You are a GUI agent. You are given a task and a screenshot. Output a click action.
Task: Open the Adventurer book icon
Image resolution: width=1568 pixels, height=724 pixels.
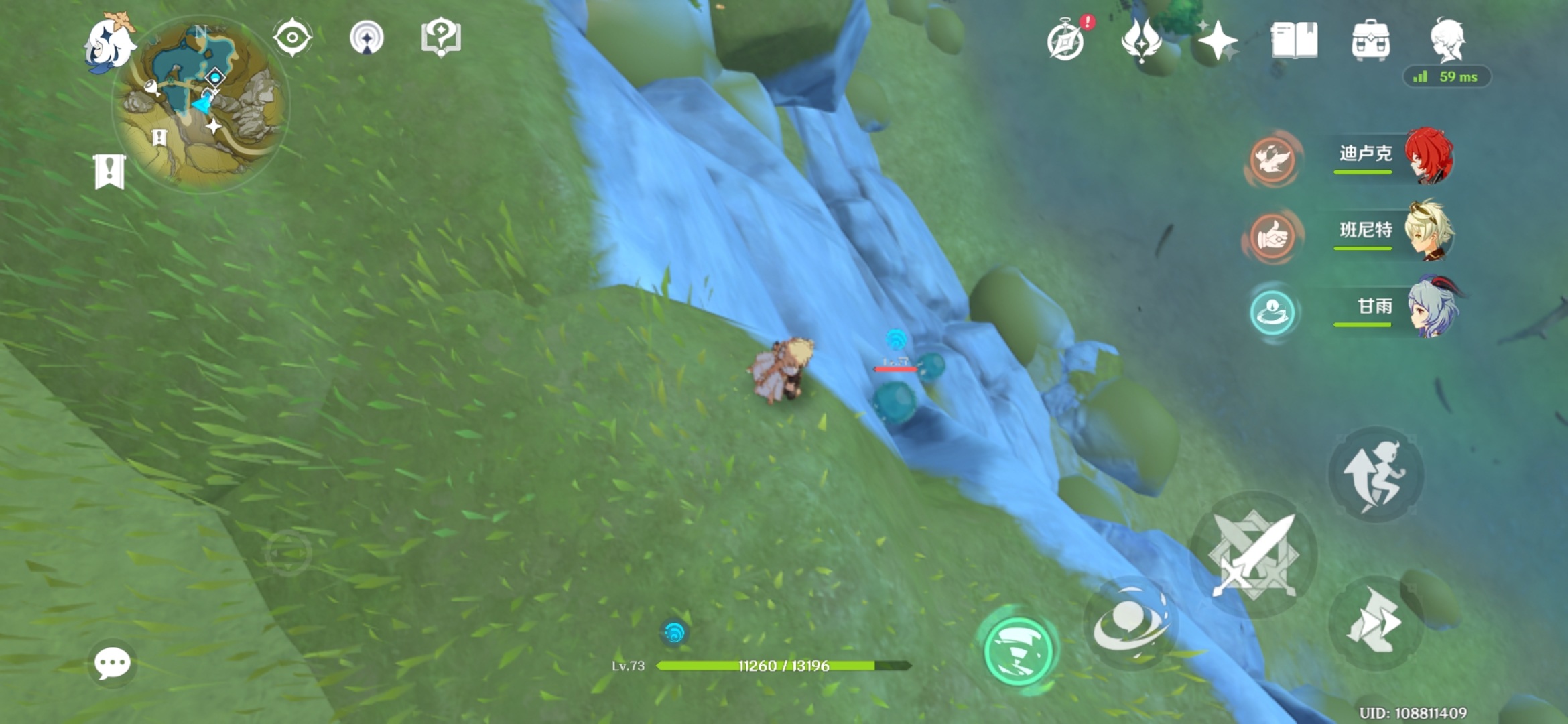tap(1294, 40)
